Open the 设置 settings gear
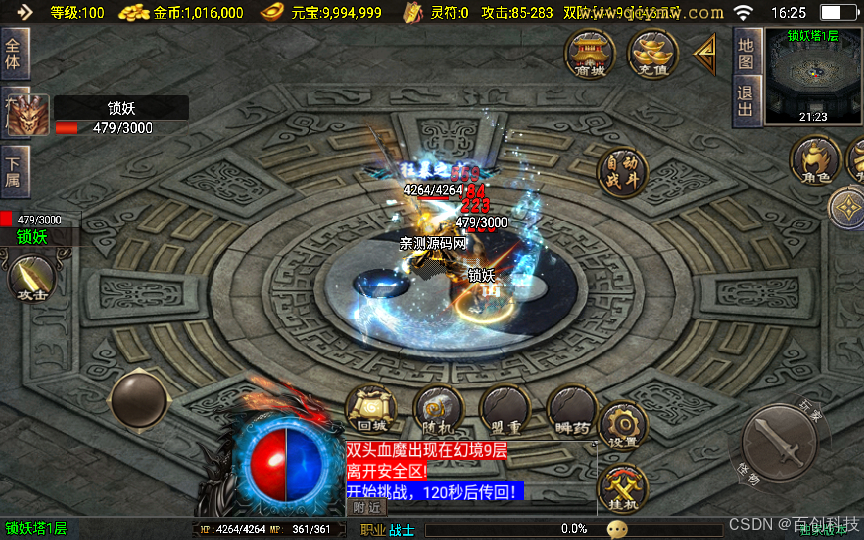Viewport: 864px width, 540px height. (623, 425)
